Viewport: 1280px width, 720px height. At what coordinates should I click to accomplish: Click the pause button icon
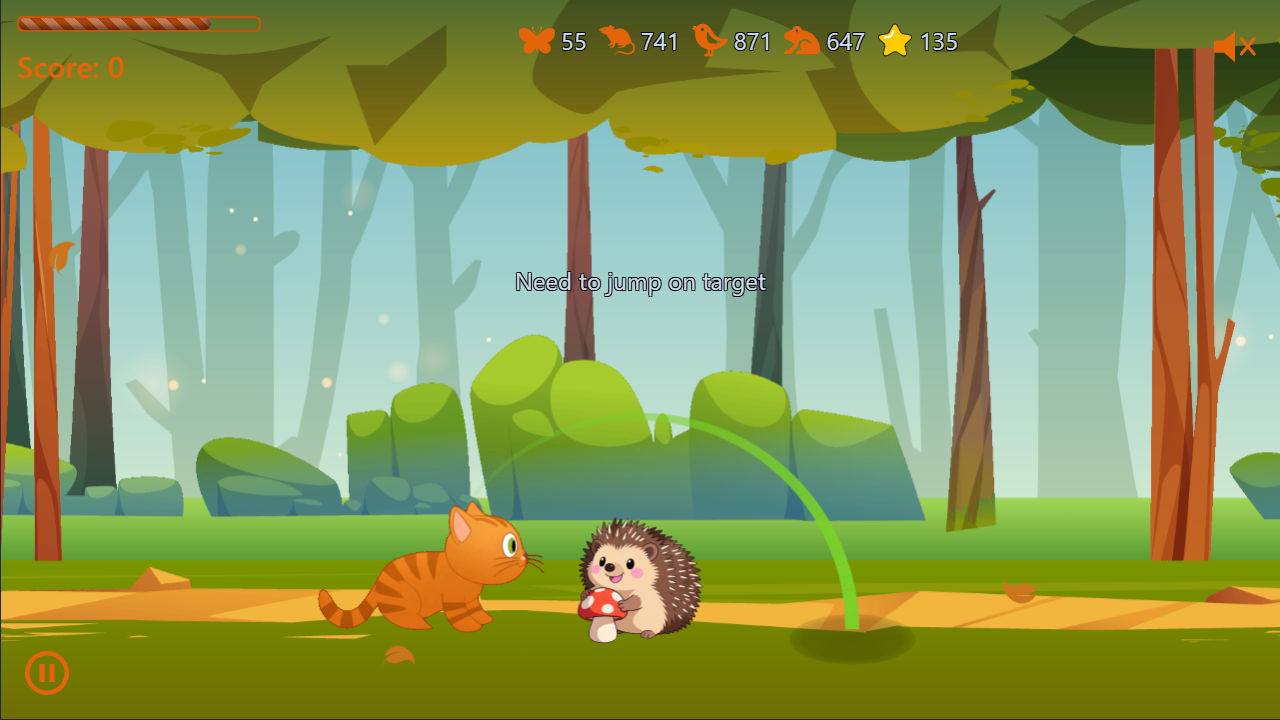(x=46, y=673)
